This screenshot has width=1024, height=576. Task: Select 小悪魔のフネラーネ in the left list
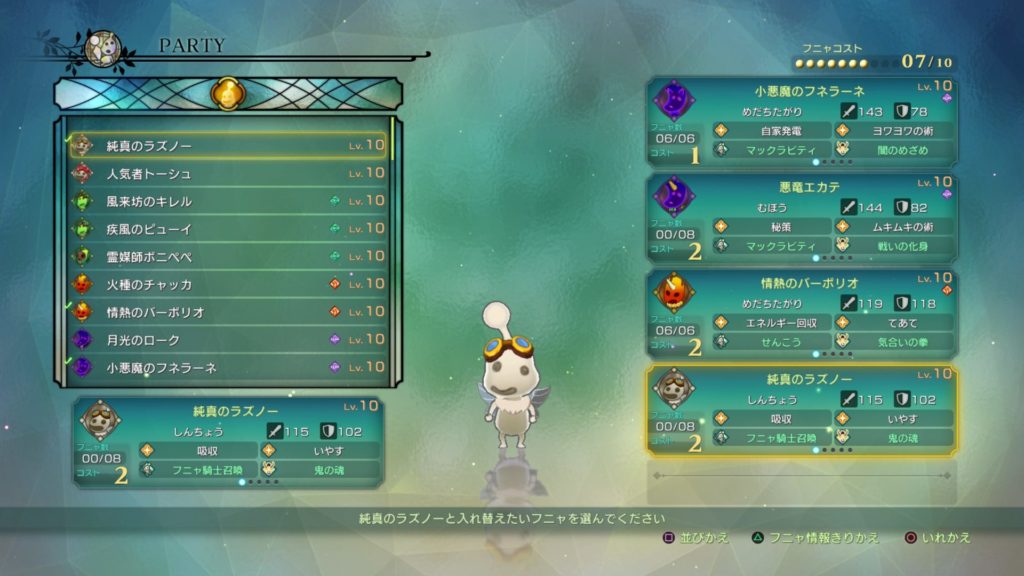[x=228, y=367]
